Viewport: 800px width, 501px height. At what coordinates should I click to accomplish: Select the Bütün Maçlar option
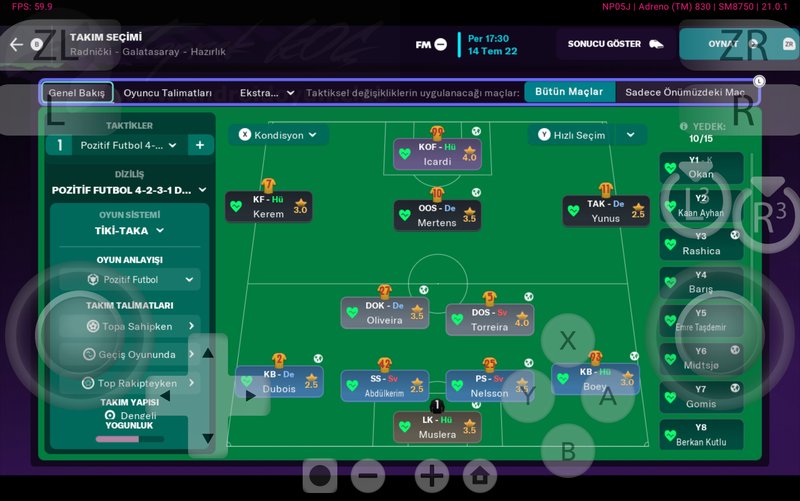[569, 92]
